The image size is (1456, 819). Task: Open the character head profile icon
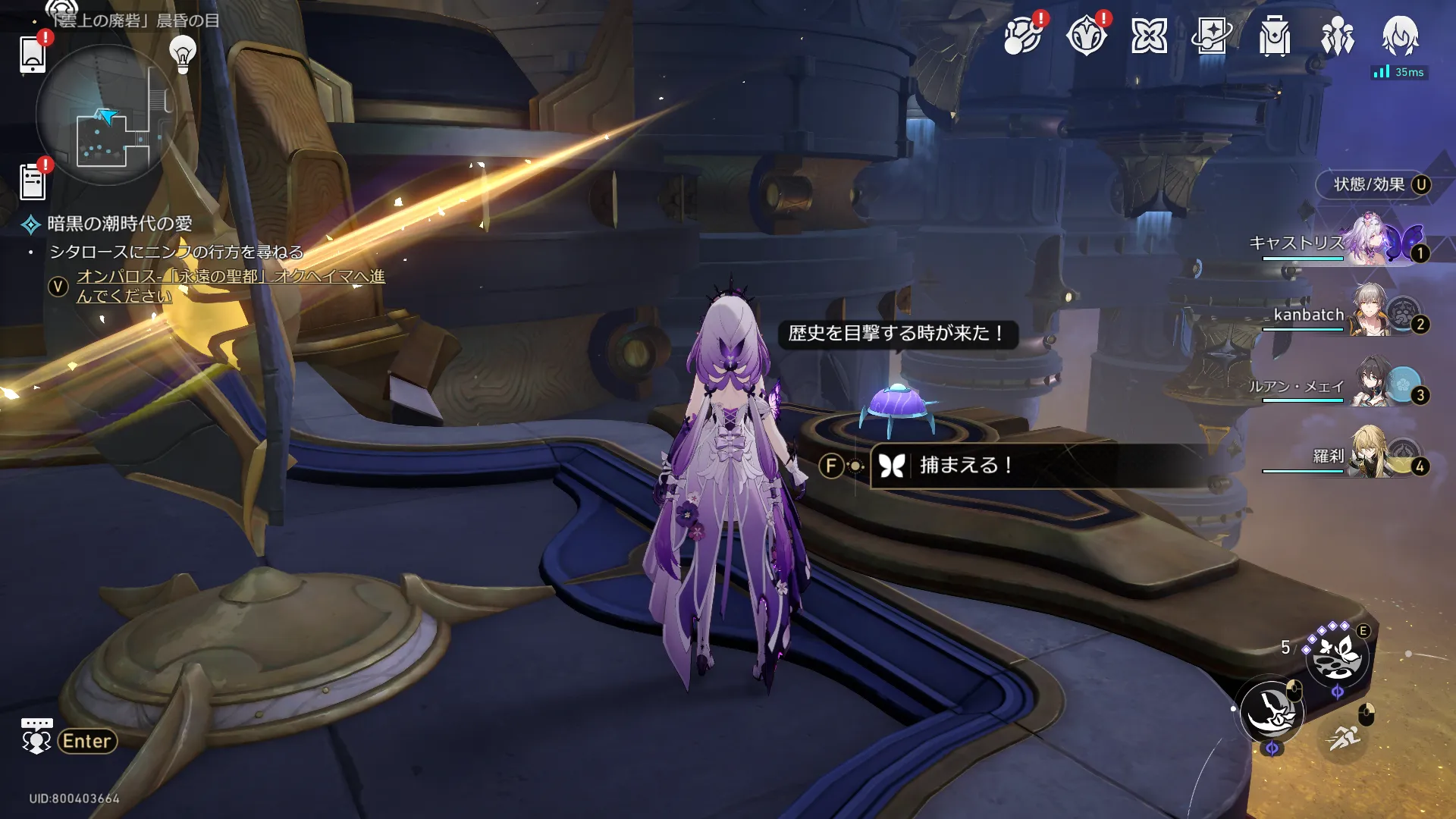(1400, 36)
